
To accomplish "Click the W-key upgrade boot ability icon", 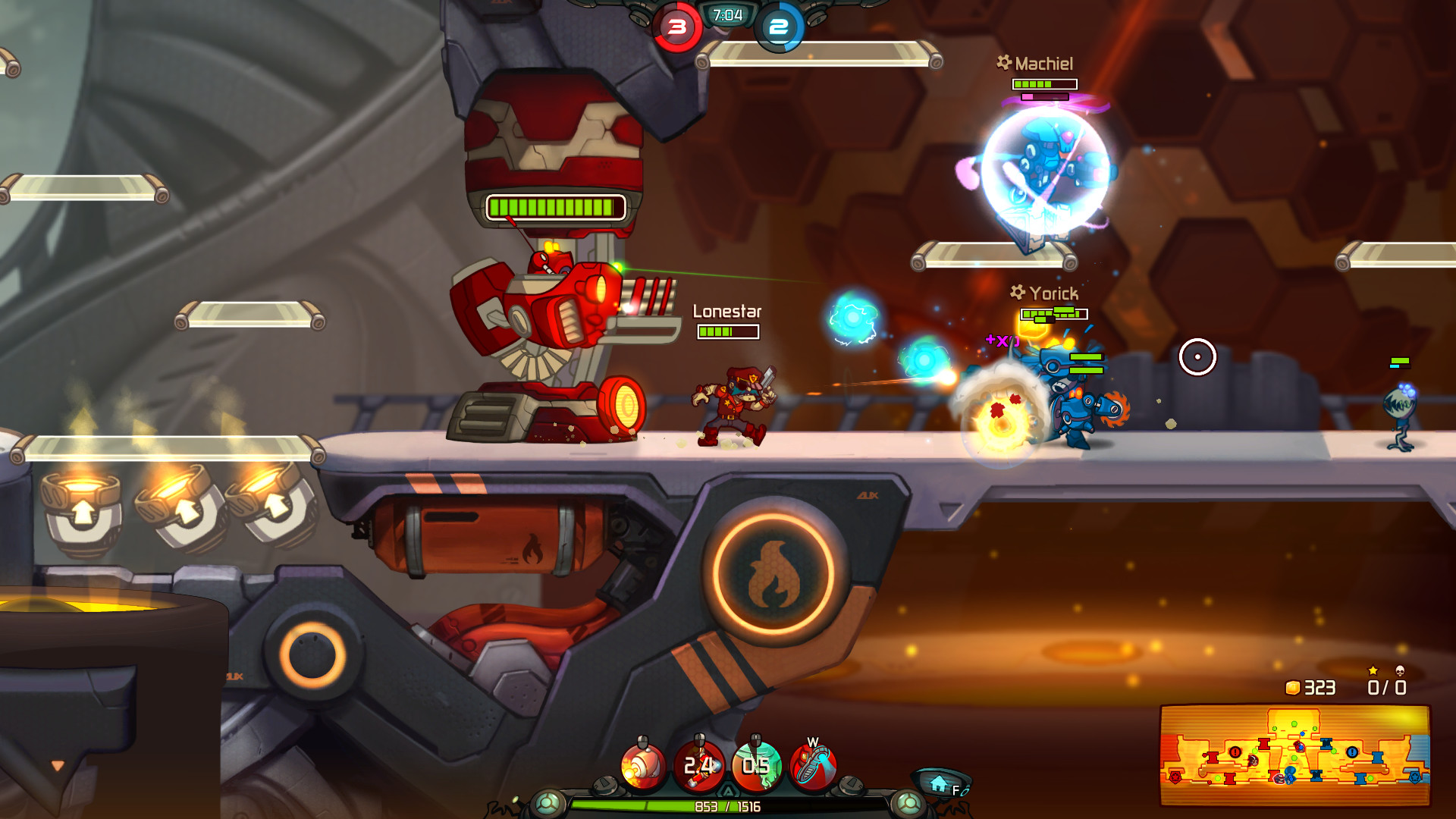I will click(811, 764).
